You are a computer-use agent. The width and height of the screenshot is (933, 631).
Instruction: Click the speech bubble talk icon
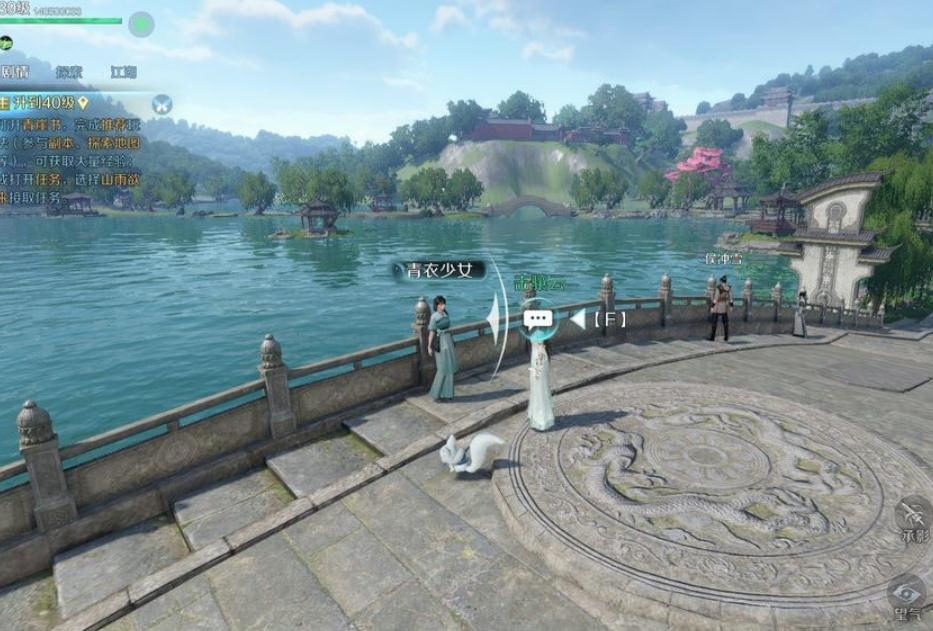point(538,319)
